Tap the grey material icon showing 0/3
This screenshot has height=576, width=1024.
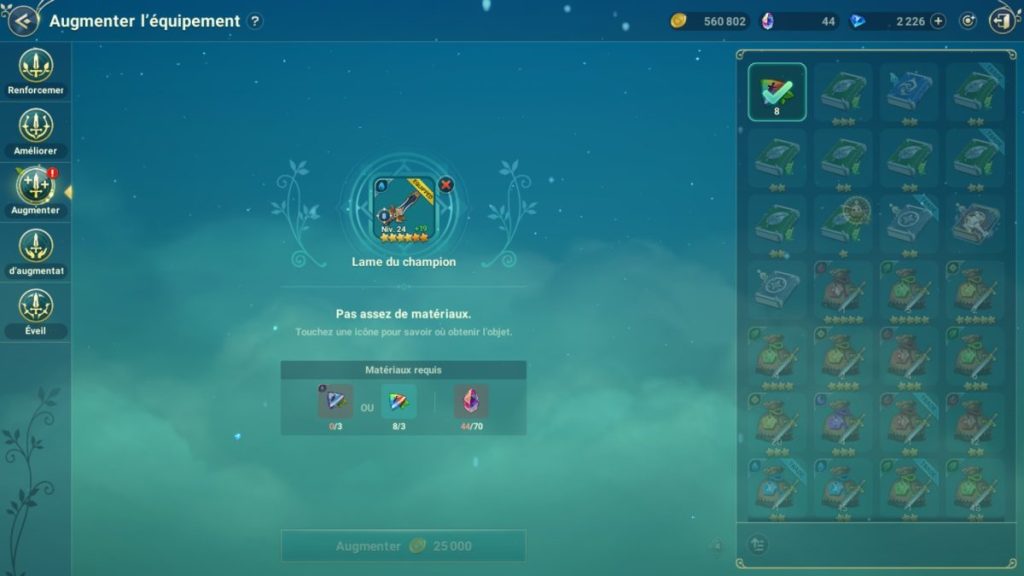pyautogui.click(x=336, y=401)
